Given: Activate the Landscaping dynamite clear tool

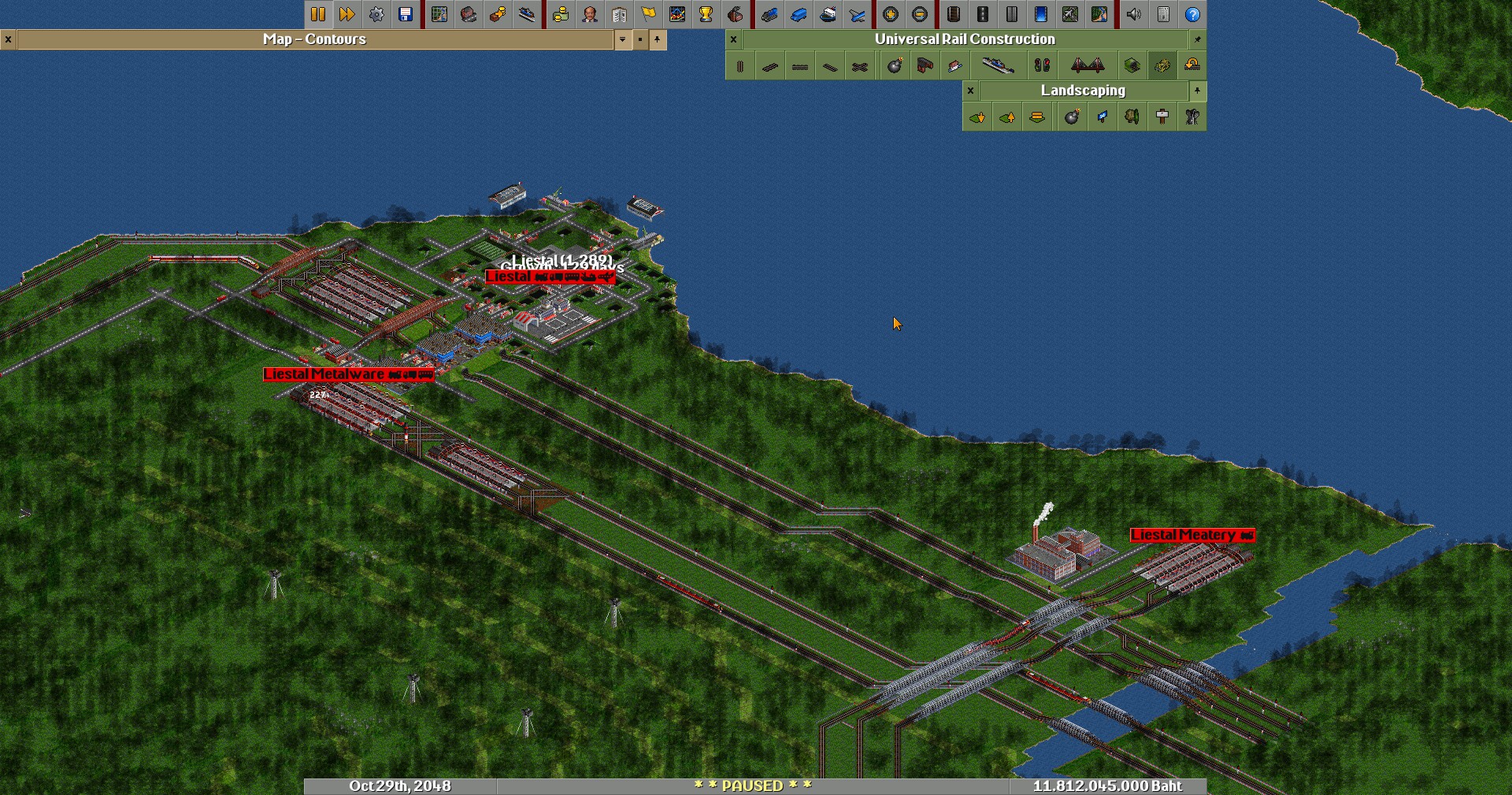Looking at the screenshot, I should pyautogui.click(x=1072, y=117).
